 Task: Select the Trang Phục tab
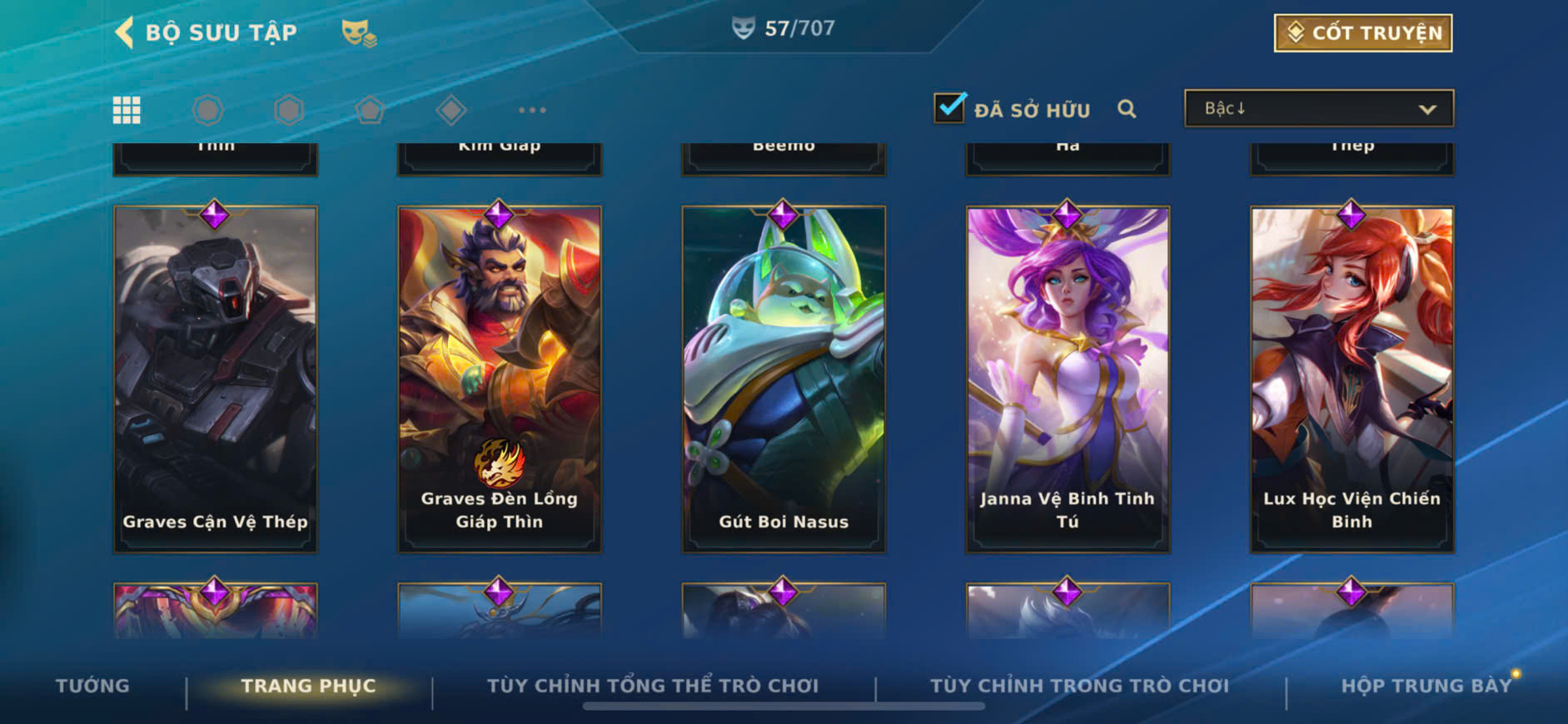coord(308,686)
